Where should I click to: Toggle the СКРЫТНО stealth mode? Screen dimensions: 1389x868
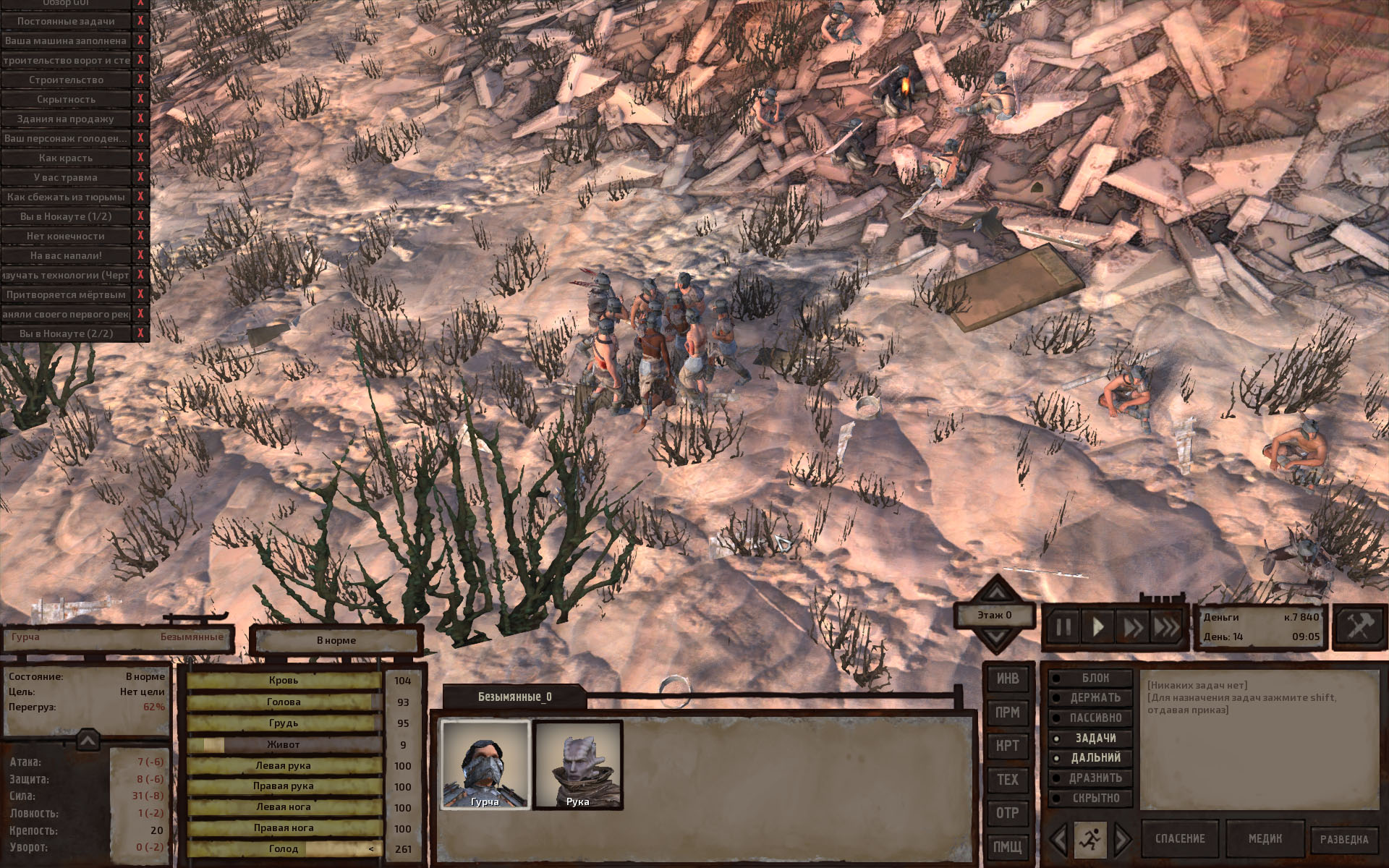point(1091,799)
